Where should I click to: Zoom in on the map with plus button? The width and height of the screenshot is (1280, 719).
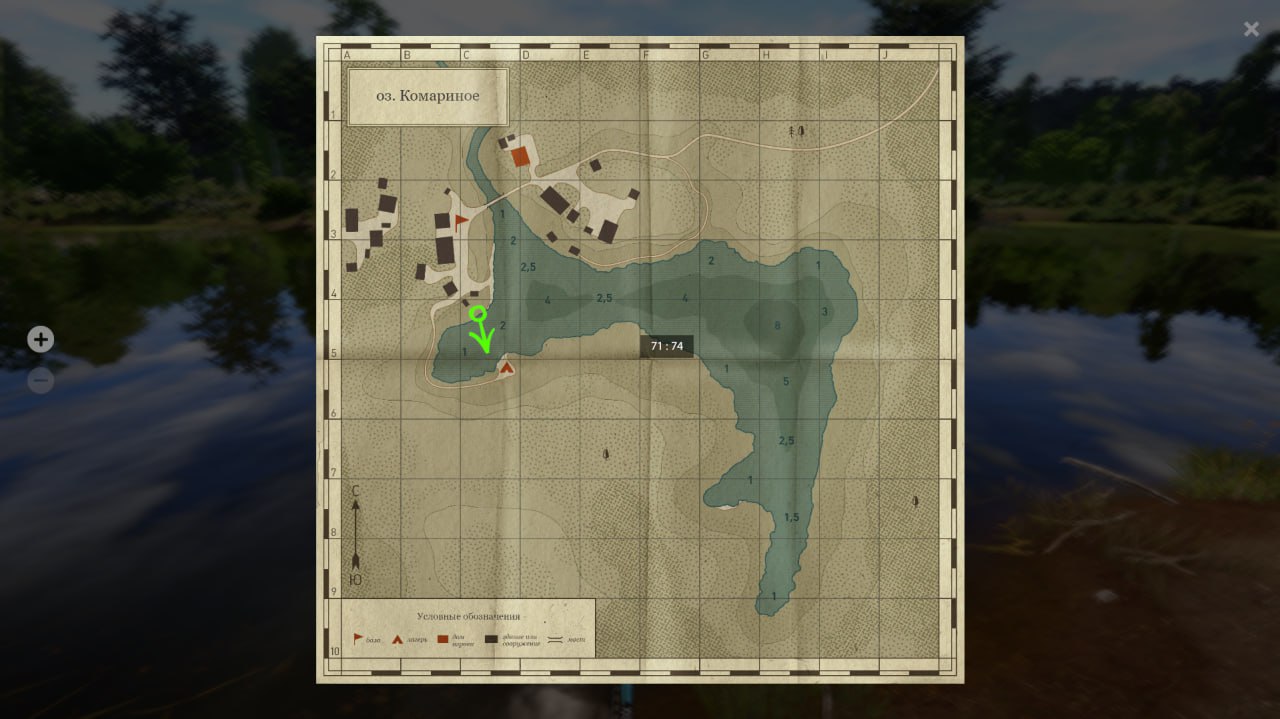(40, 340)
